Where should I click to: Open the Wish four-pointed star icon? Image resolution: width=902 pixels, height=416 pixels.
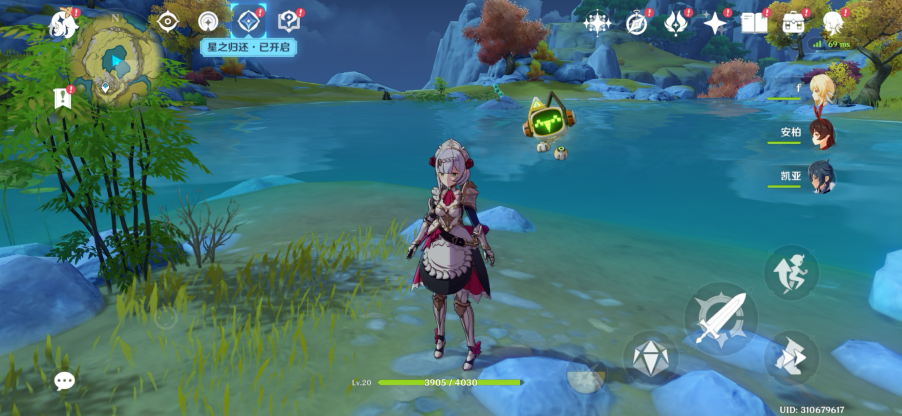(x=598, y=22)
